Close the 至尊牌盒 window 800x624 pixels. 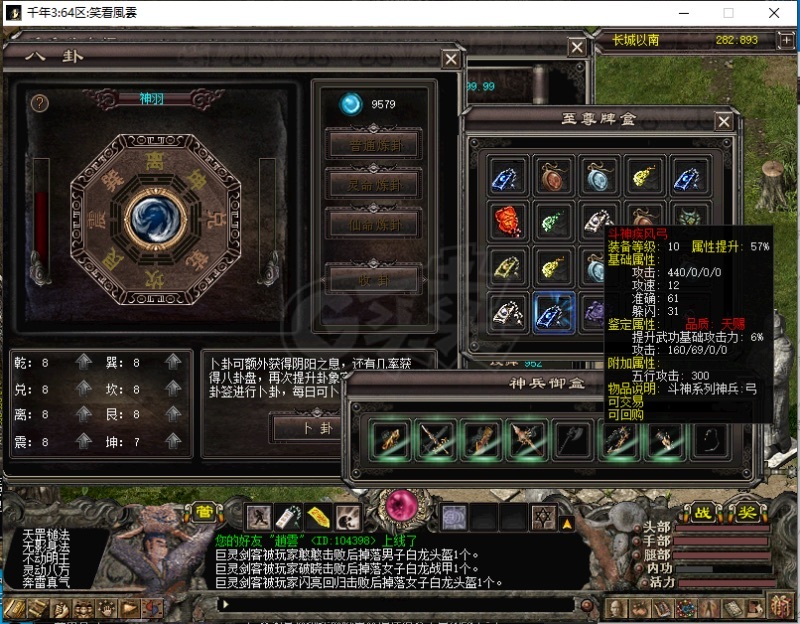tap(723, 121)
